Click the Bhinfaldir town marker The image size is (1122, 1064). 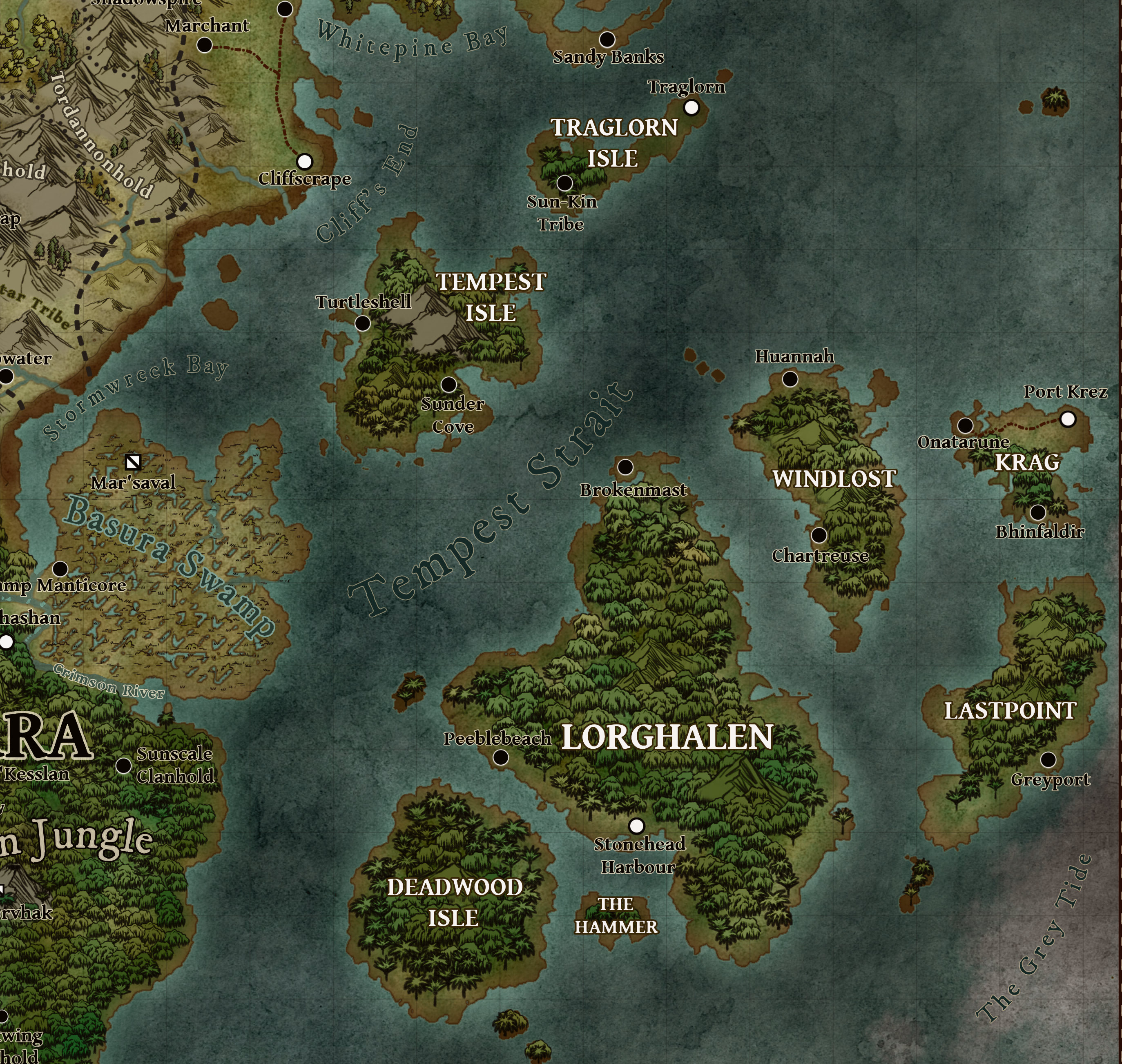[x=1038, y=512]
